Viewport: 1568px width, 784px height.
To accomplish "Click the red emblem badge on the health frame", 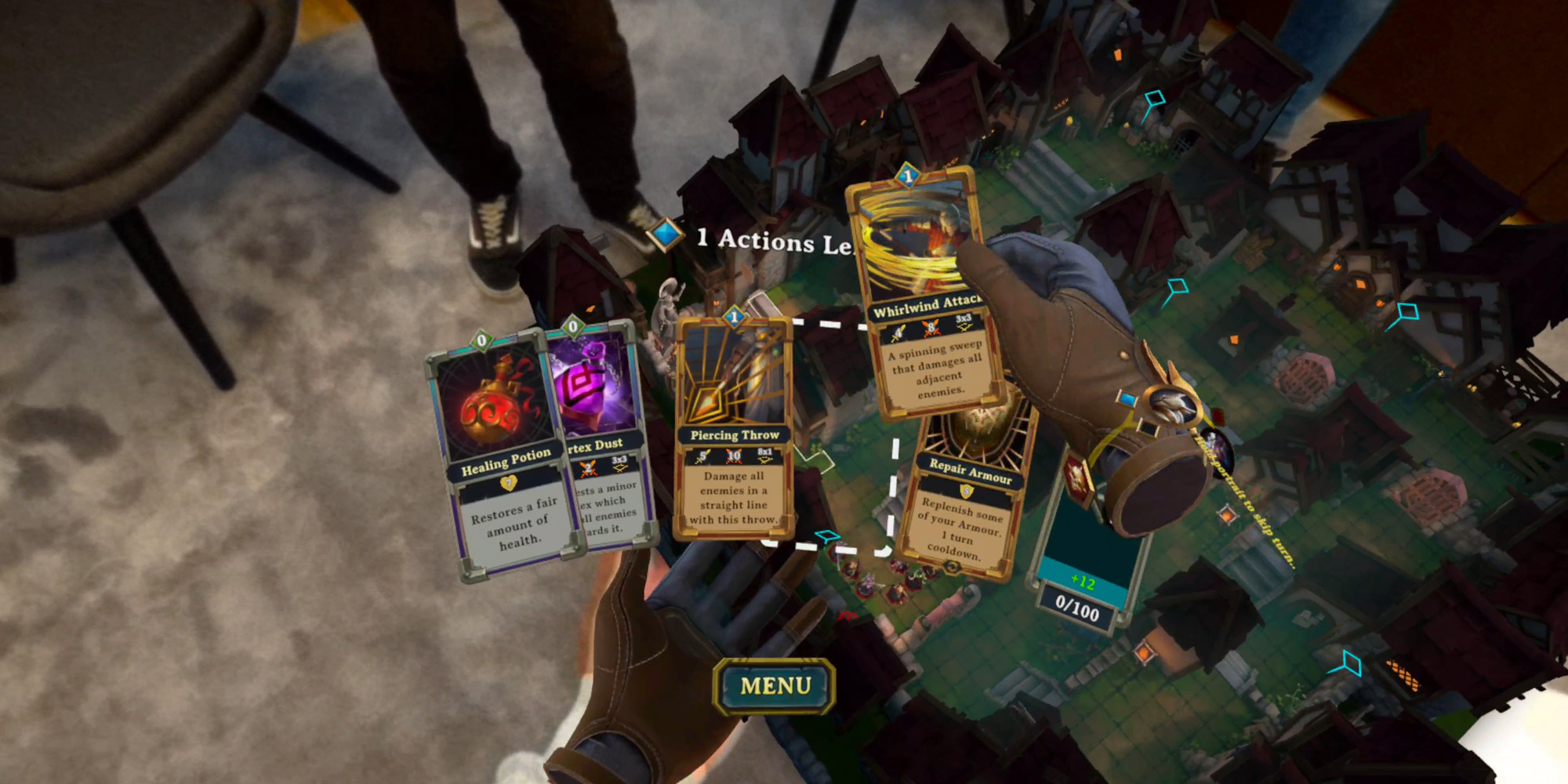I will click(1077, 478).
